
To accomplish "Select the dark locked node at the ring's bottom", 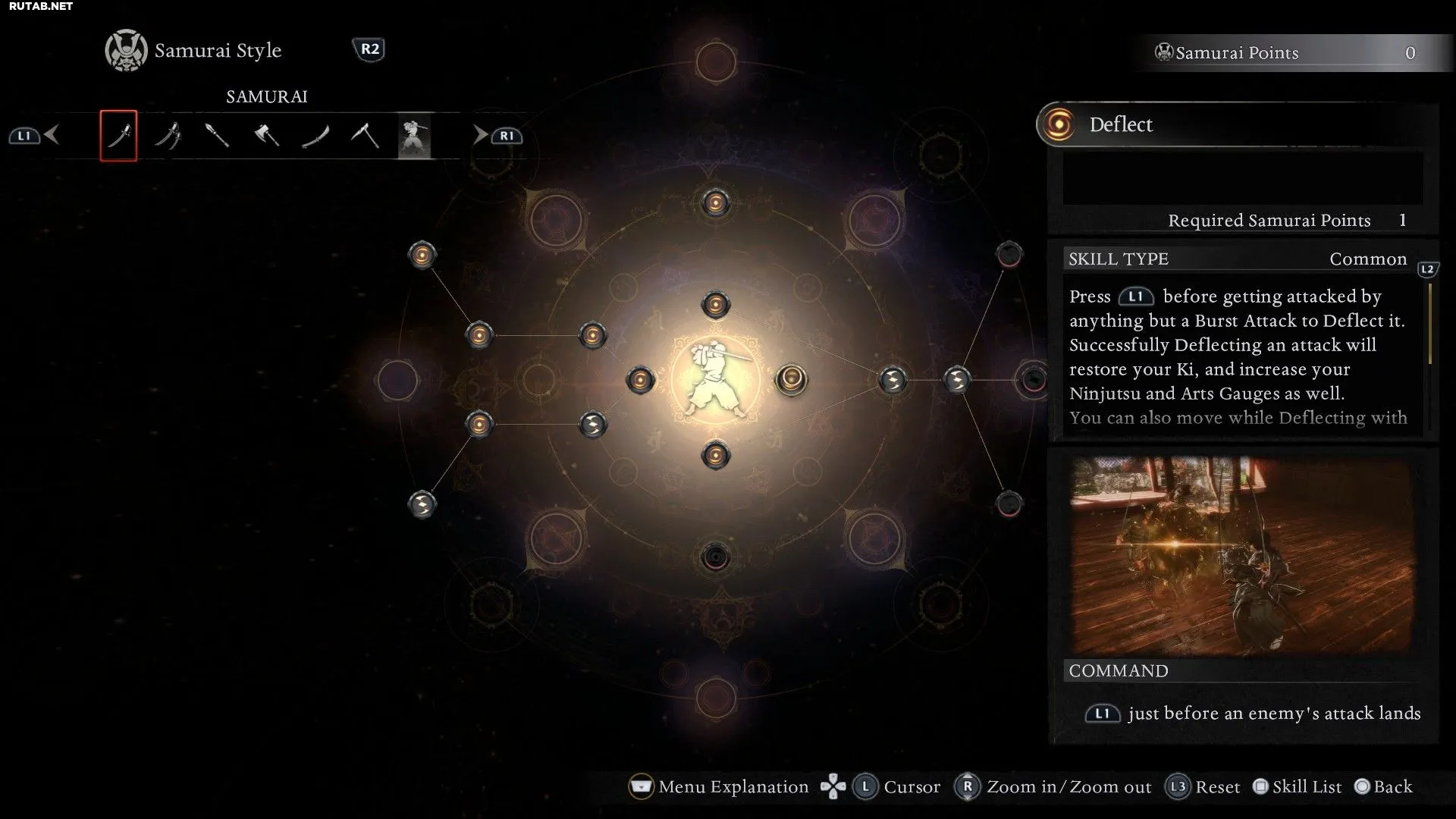I will (x=715, y=557).
